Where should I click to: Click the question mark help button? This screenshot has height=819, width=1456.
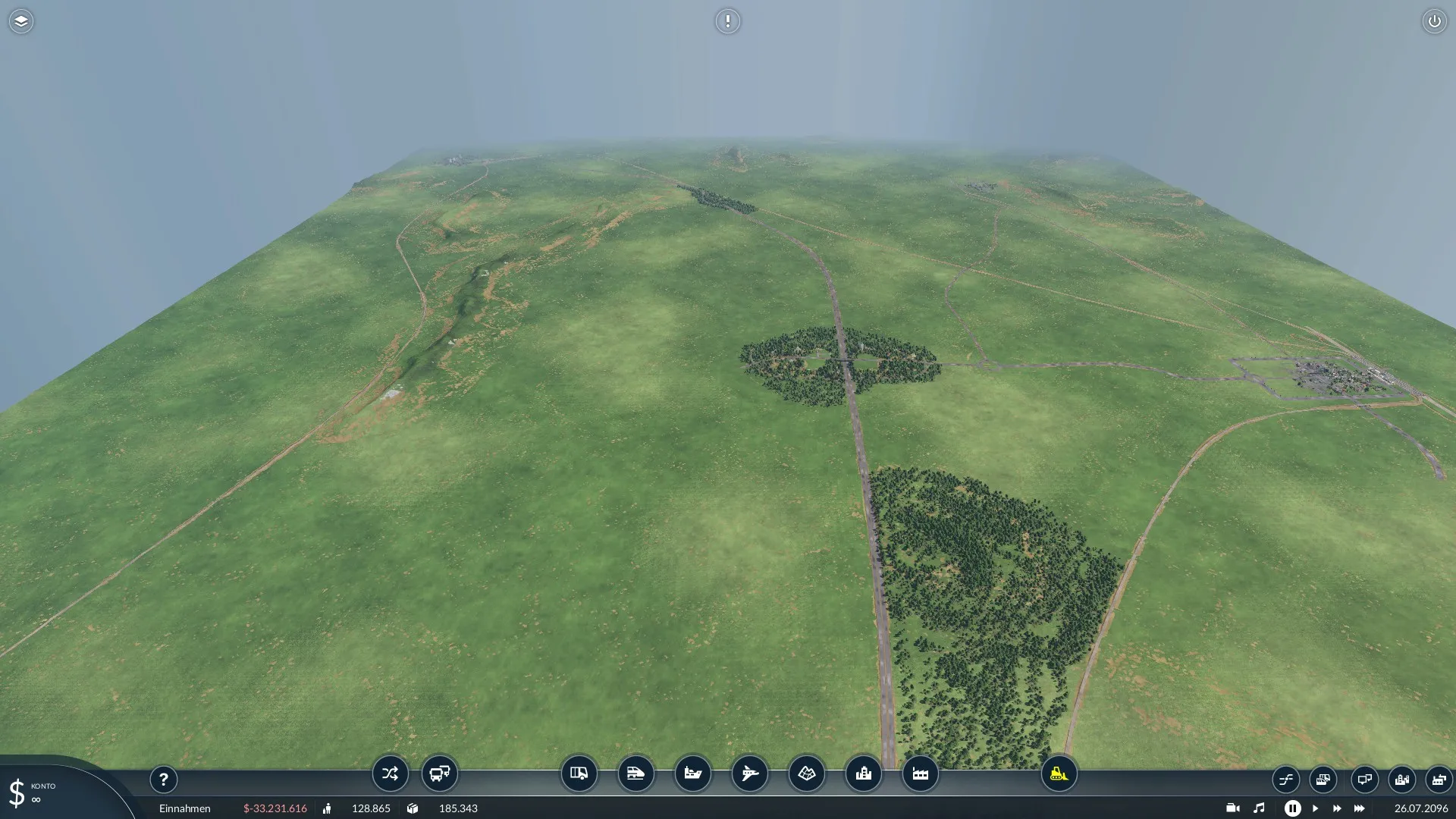(x=163, y=779)
